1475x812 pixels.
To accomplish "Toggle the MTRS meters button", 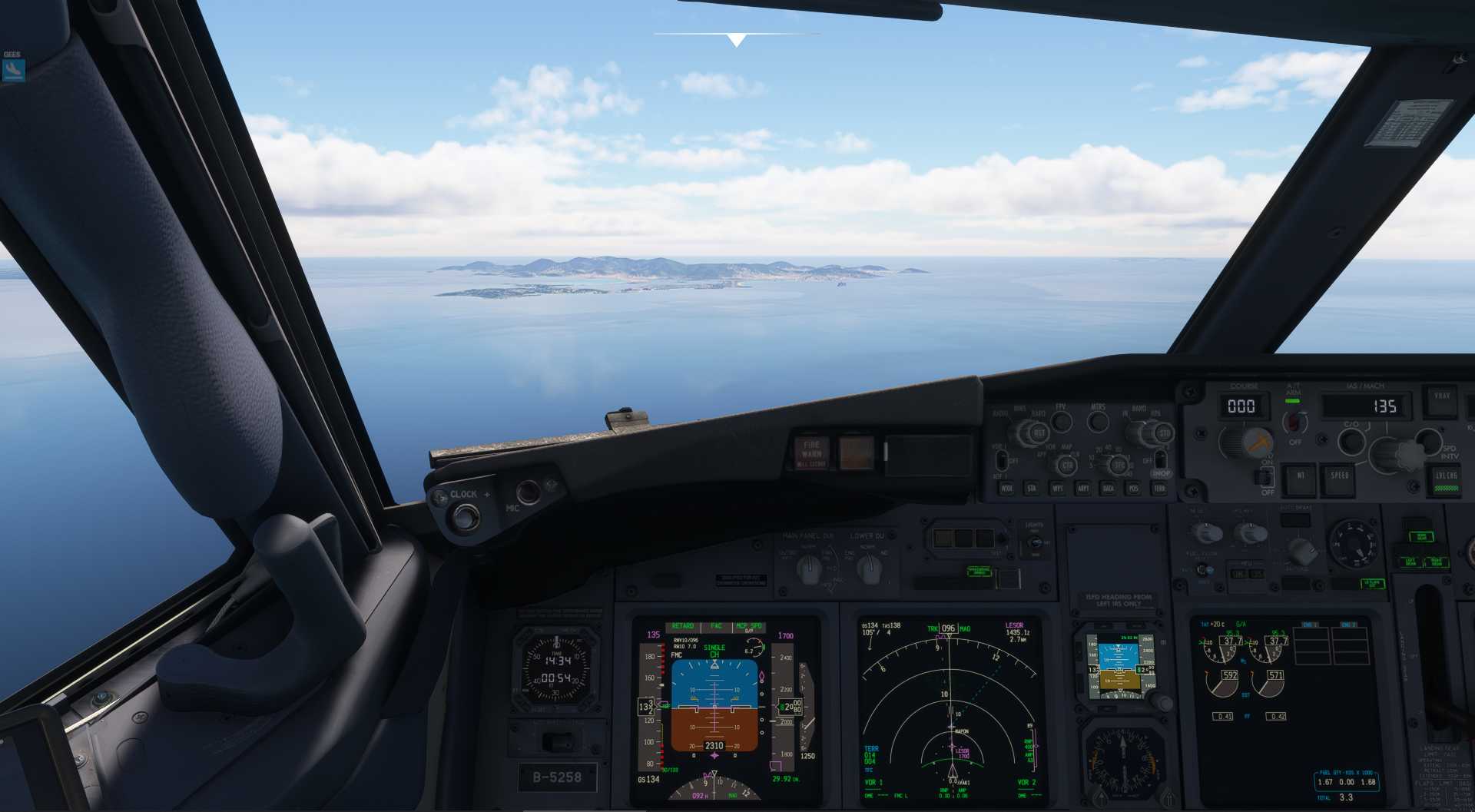I will point(1098,420).
